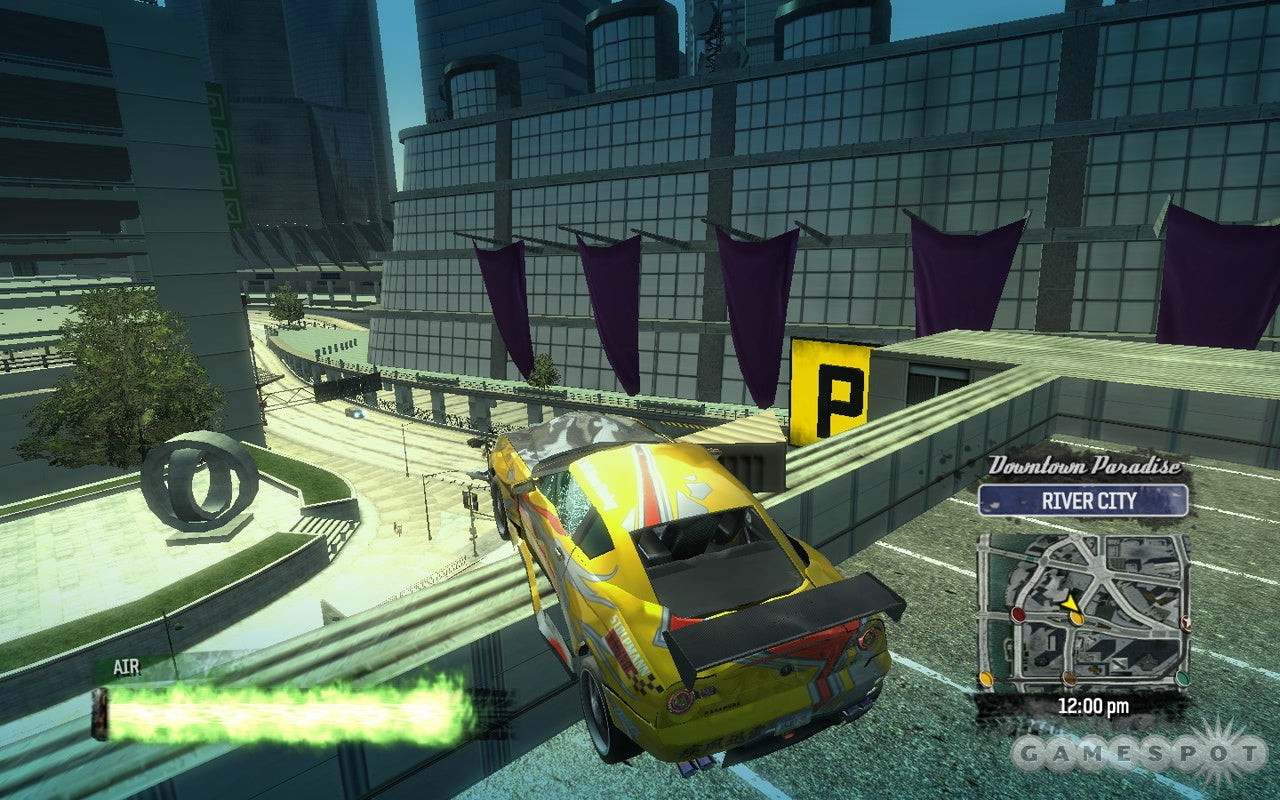The image size is (1280, 800).
Task: Click the minimap of Downtown Paradise
Action: coord(1083,612)
